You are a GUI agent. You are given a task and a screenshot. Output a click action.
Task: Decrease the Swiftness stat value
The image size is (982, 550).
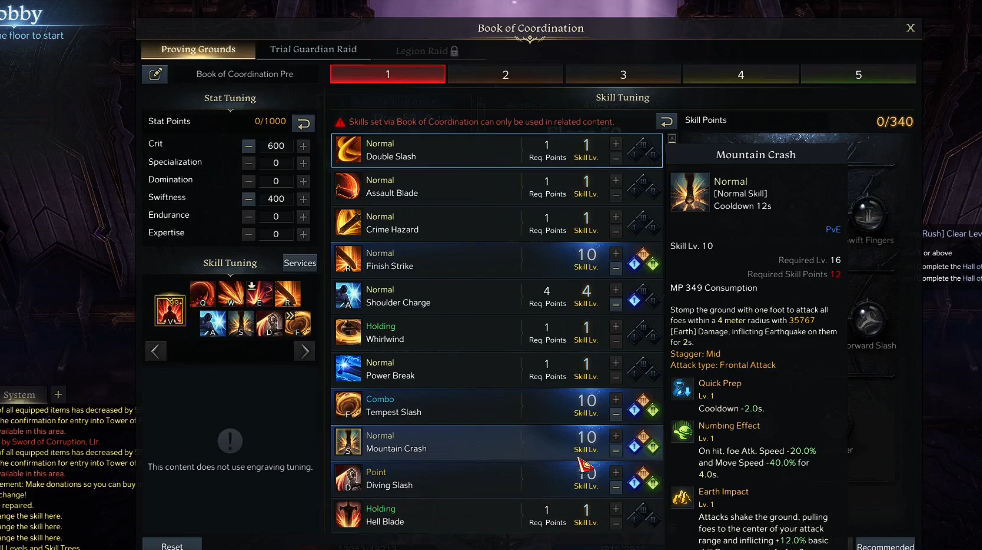(x=248, y=199)
